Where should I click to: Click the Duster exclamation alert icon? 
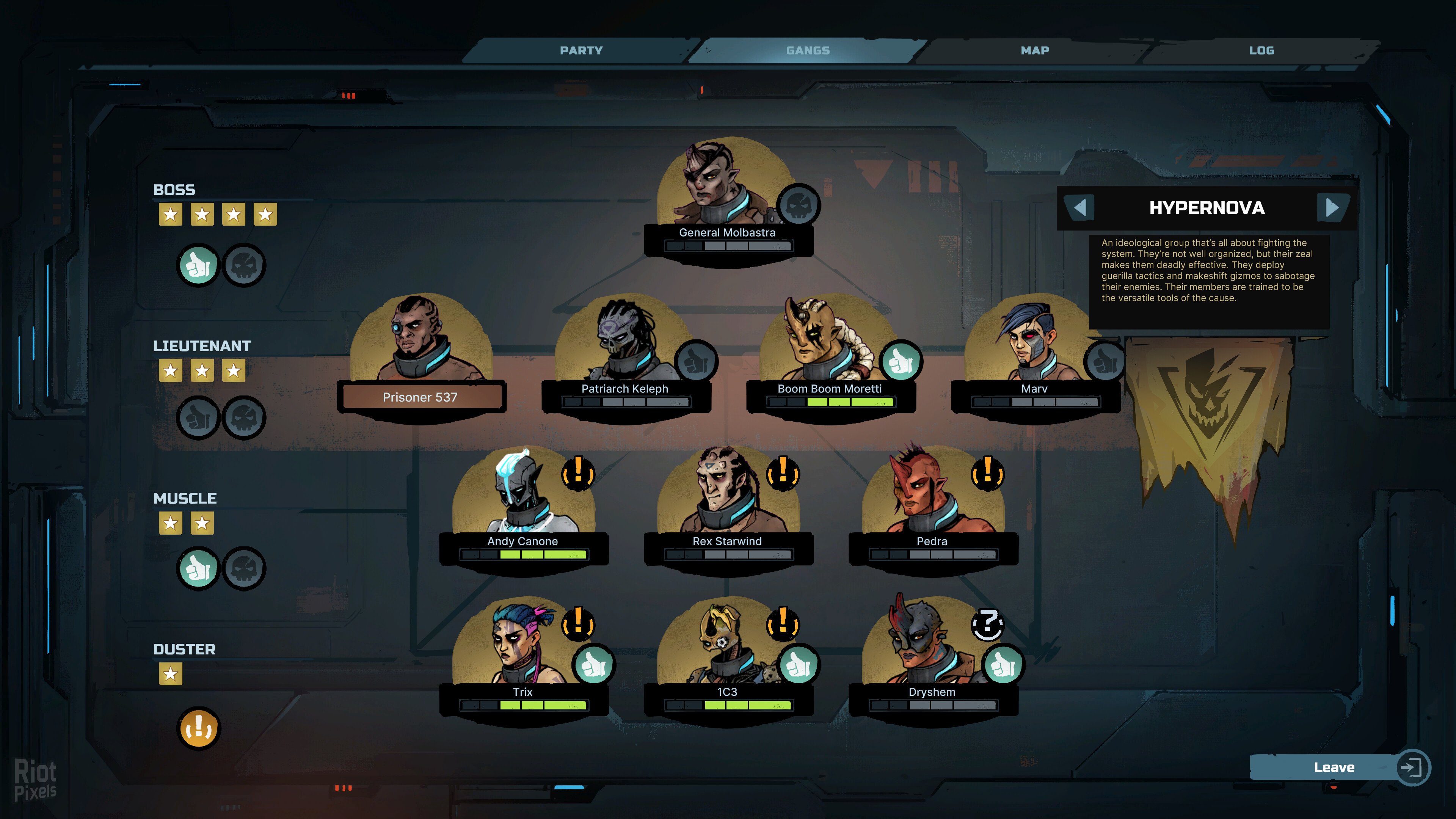pyautogui.click(x=198, y=728)
